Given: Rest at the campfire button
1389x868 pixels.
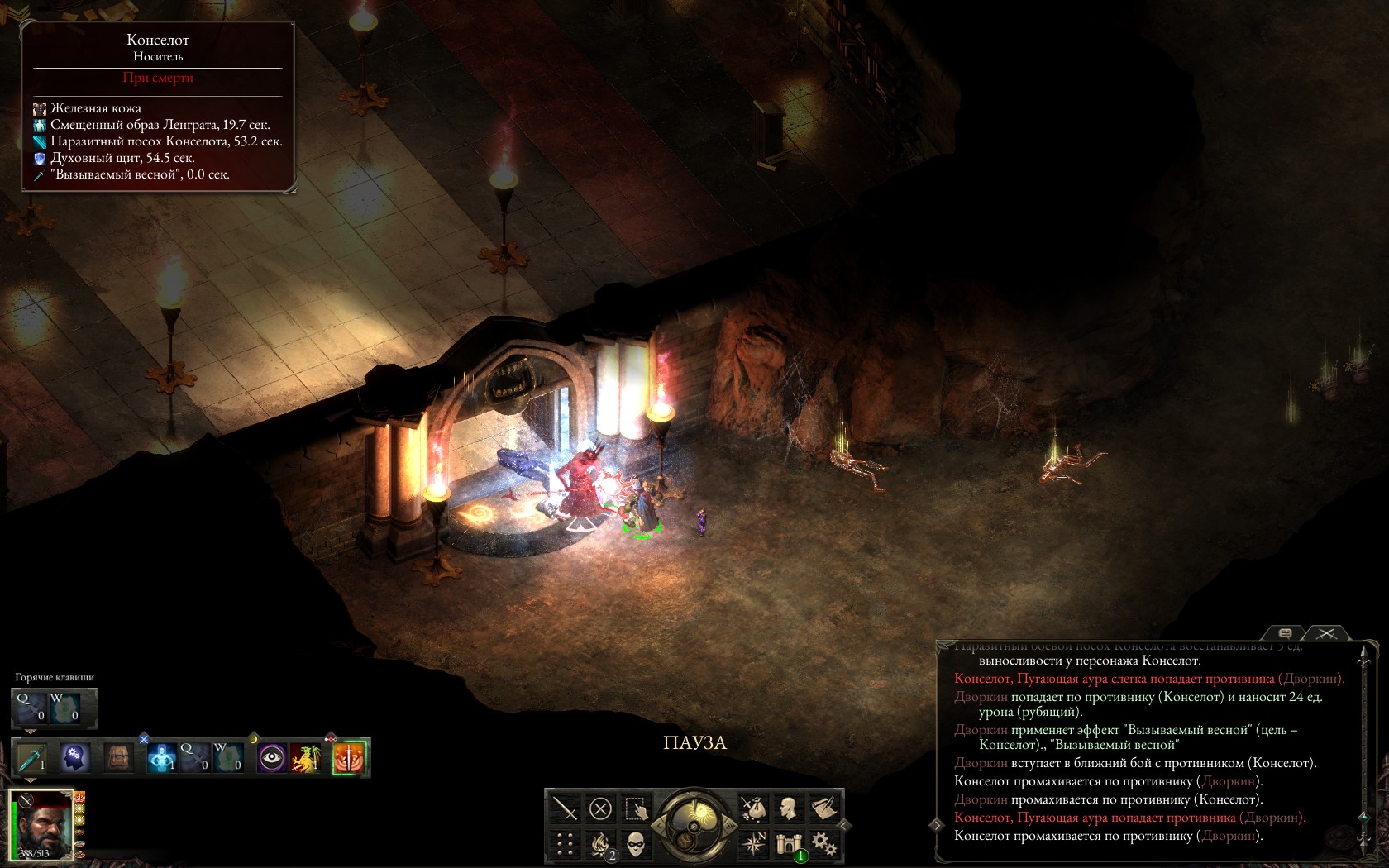Looking at the screenshot, I should 600,843.
